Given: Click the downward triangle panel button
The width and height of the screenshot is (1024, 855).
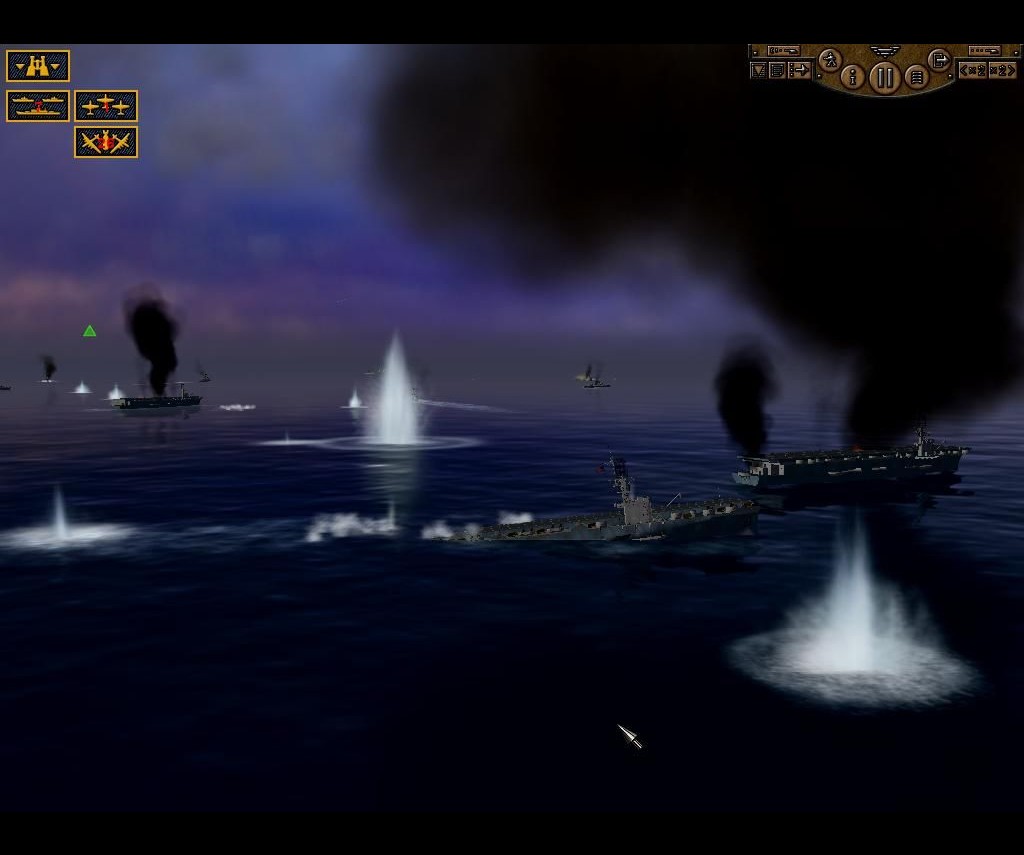Looking at the screenshot, I should [758, 70].
